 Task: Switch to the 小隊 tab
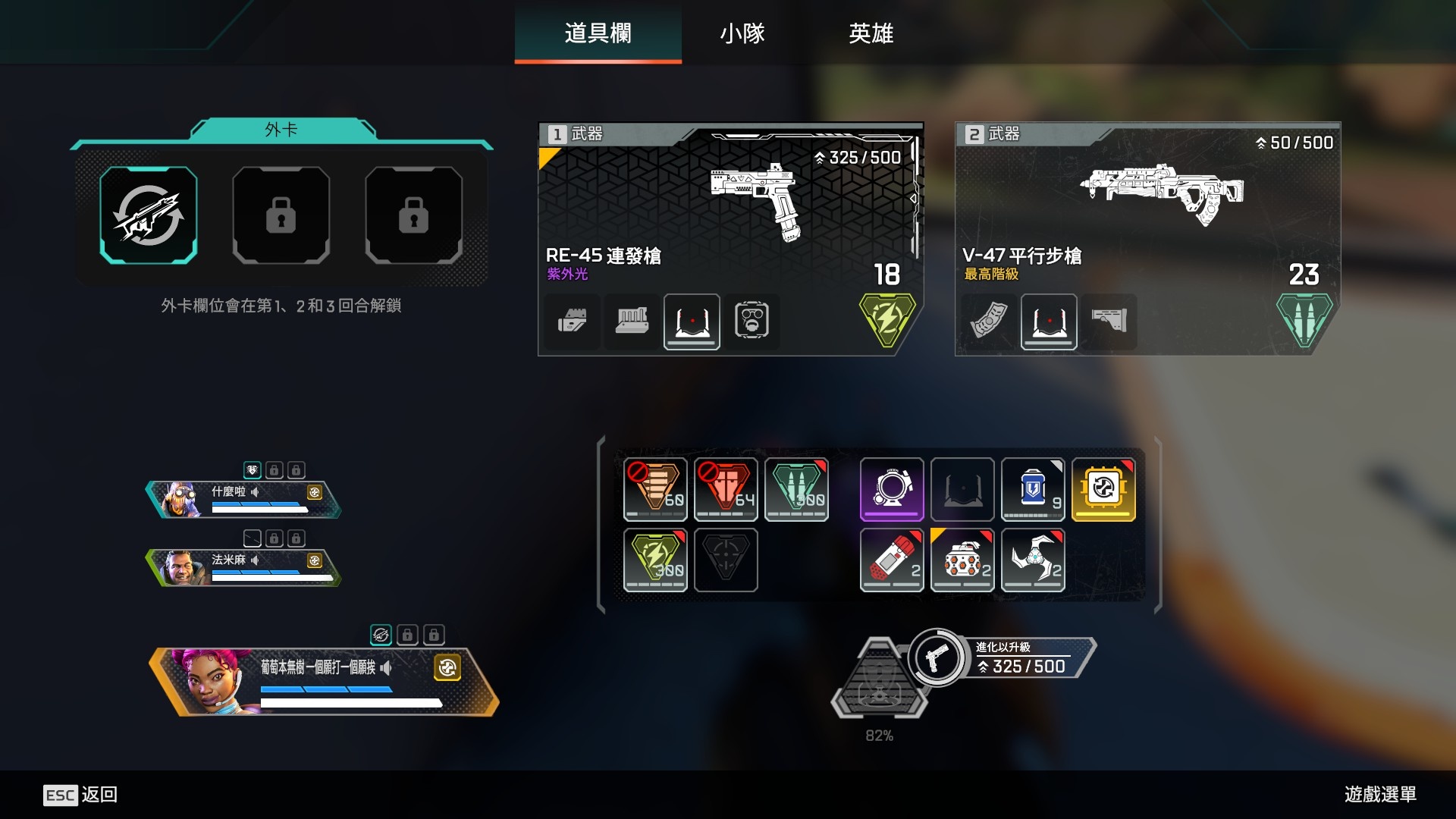click(742, 33)
